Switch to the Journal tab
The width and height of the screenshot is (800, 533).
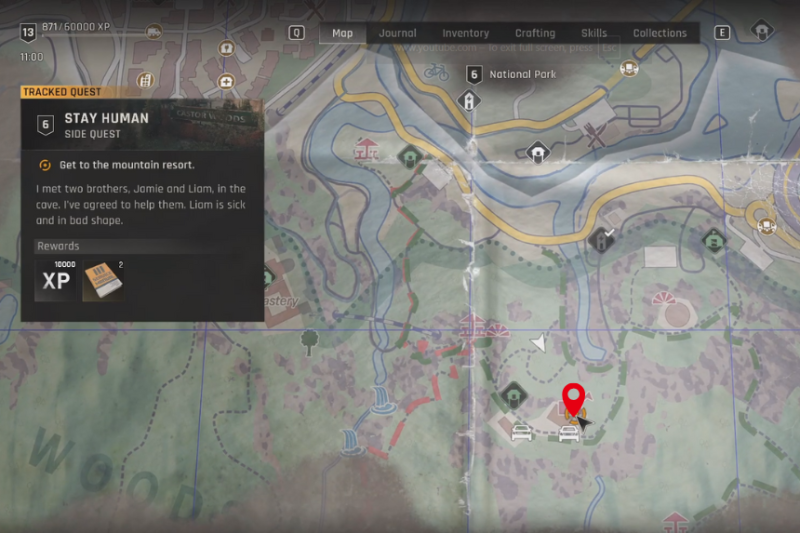[x=397, y=33]
